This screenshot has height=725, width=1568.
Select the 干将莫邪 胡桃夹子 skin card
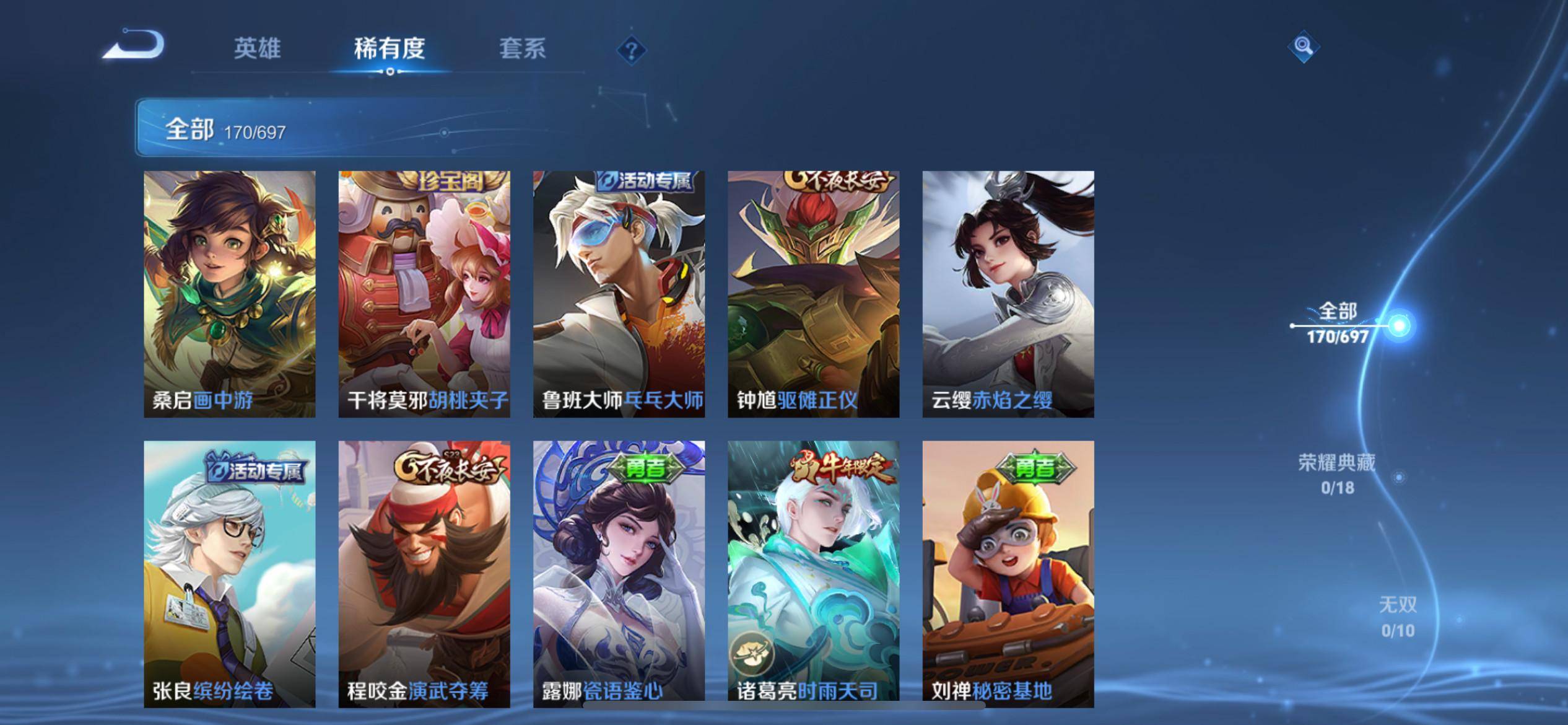click(424, 294)
